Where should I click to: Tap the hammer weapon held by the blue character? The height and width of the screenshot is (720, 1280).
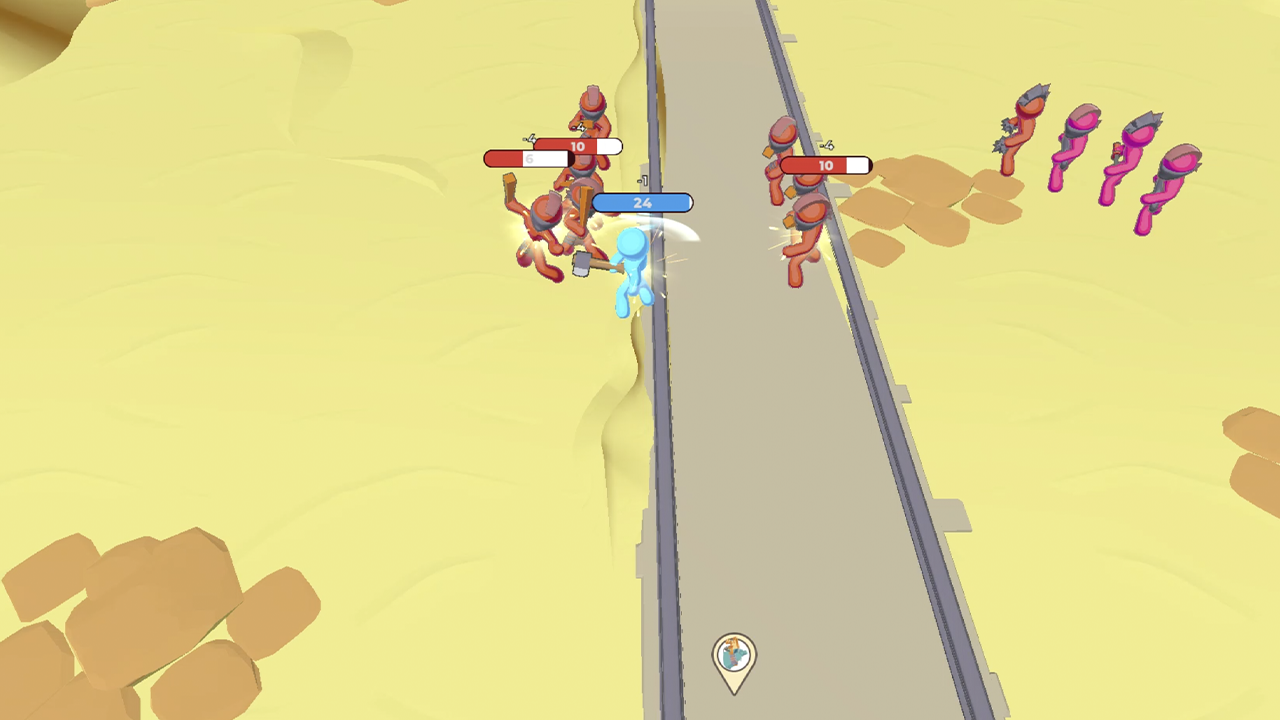point(581,264)
